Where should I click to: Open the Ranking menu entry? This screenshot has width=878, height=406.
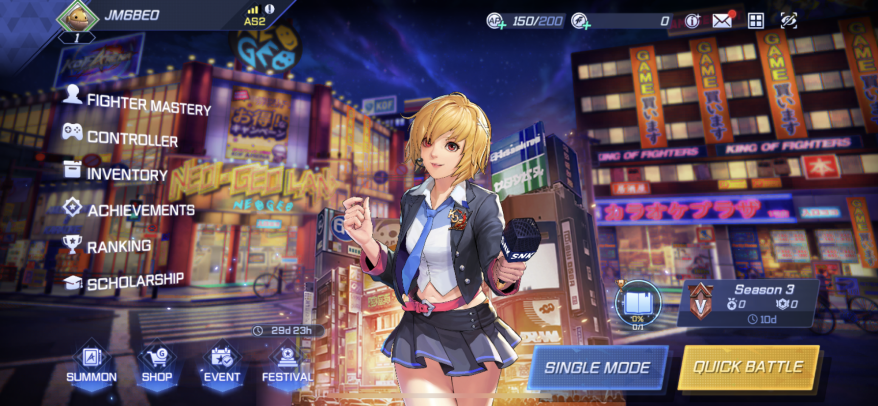tap(108, 245)
